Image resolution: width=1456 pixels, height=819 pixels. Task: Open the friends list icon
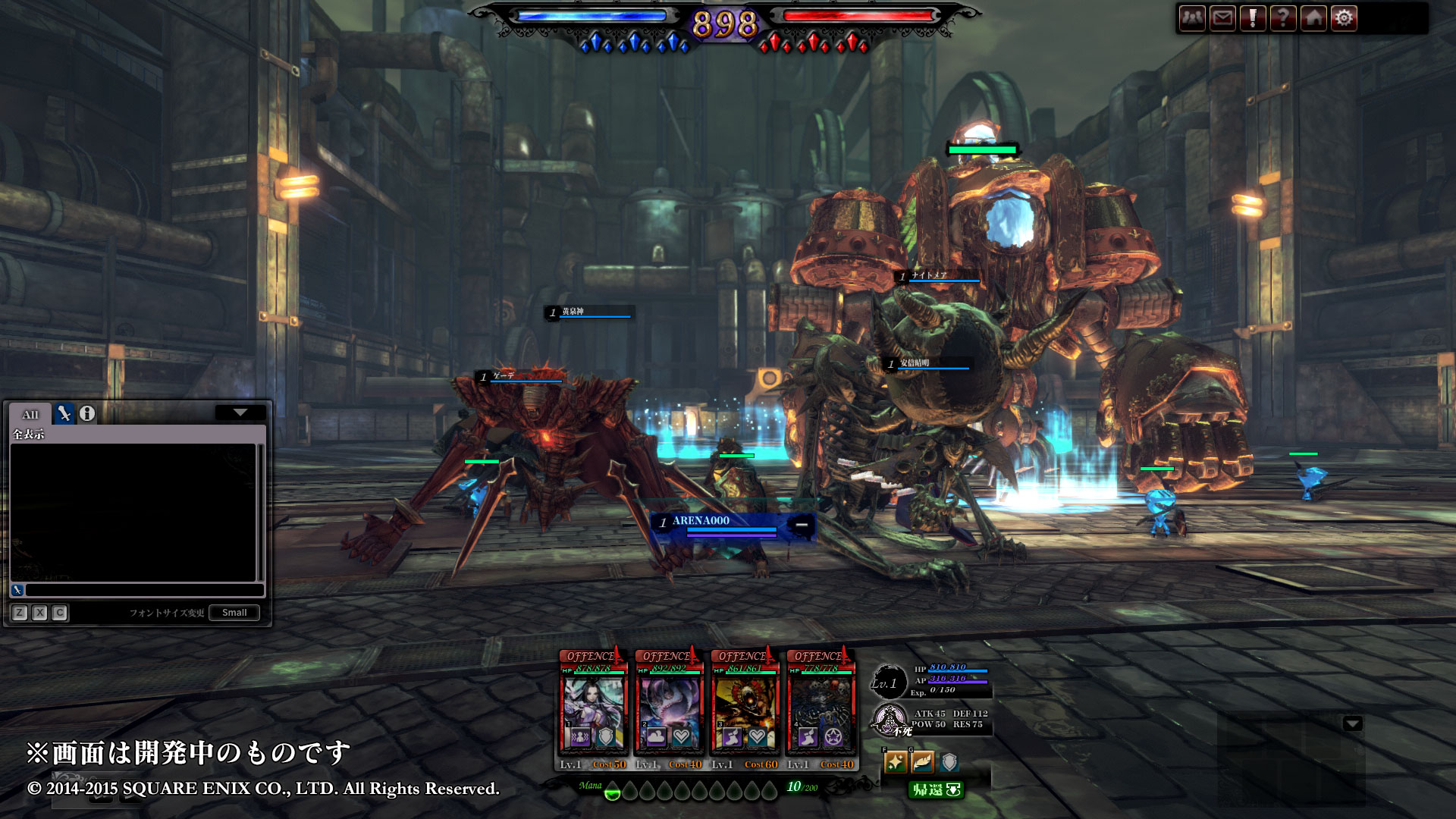pos(1192,18)
